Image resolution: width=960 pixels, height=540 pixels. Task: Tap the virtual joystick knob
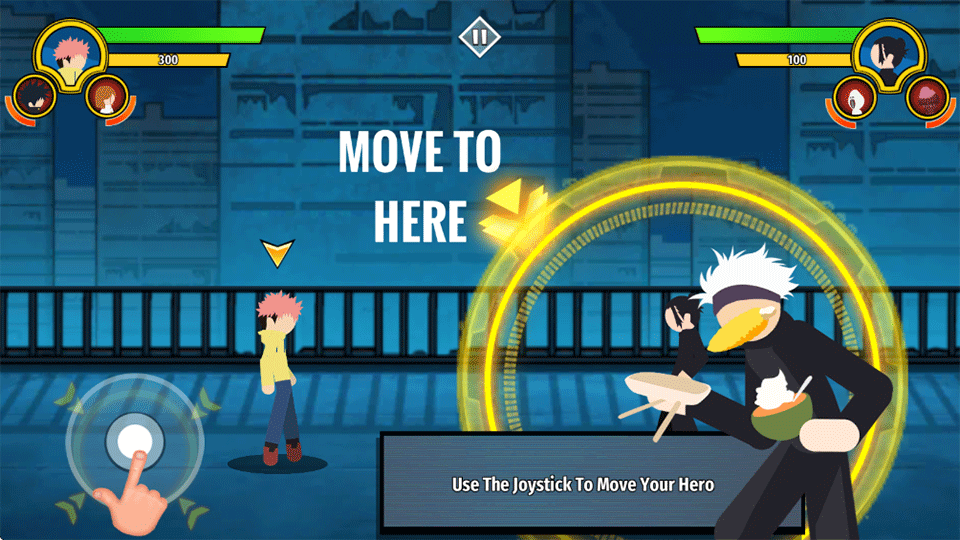coord(134,440)
